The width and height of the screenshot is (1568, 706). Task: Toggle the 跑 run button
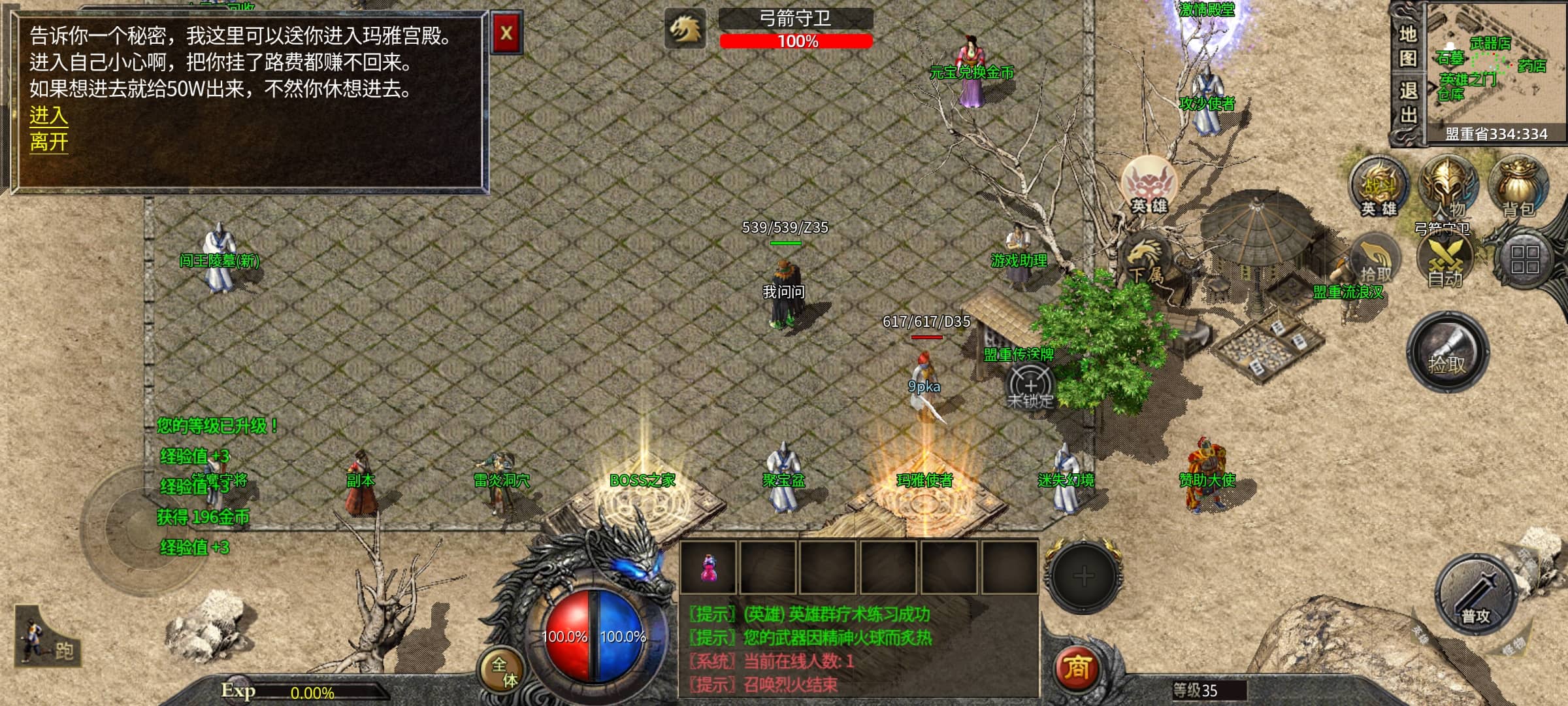coord(47,642)
